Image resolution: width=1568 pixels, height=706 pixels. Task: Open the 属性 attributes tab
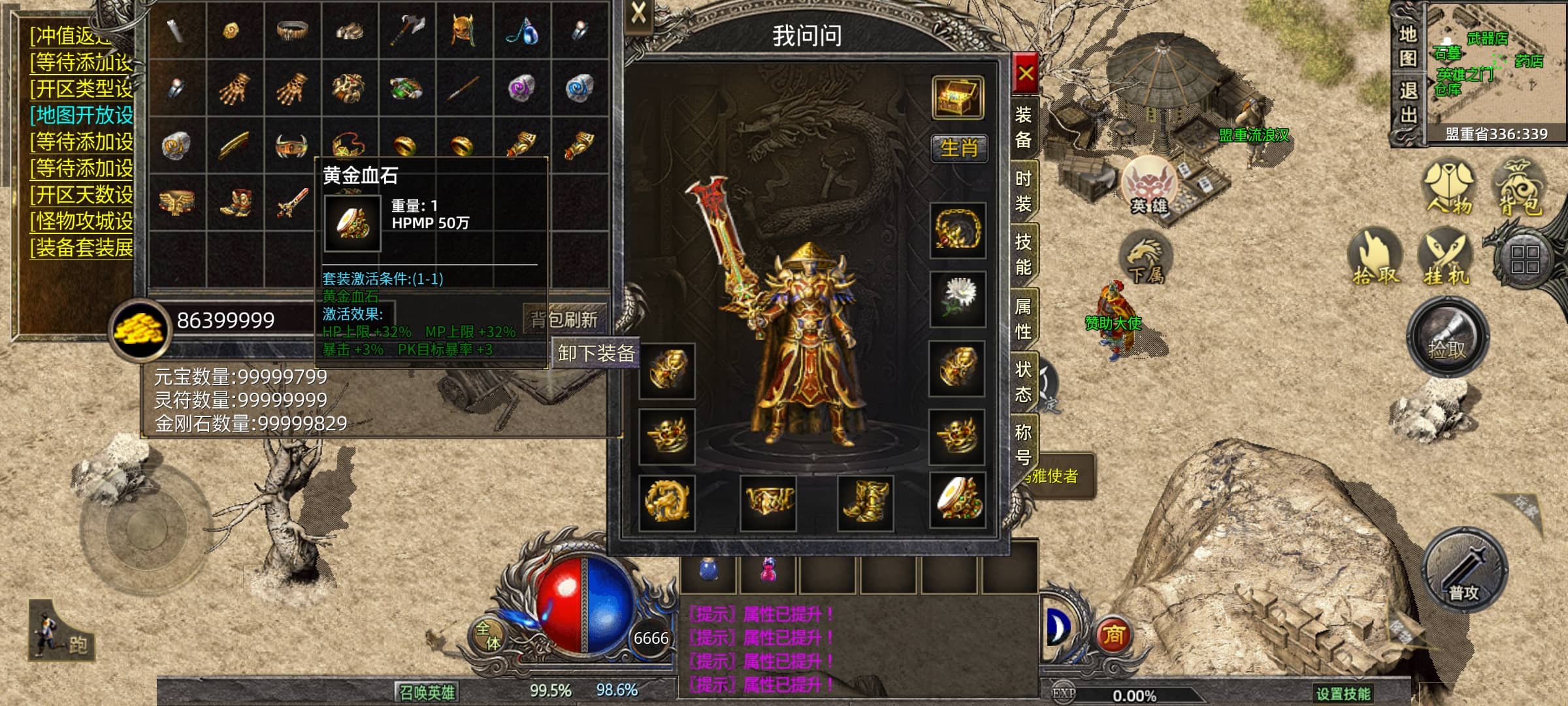point(1023,318)
